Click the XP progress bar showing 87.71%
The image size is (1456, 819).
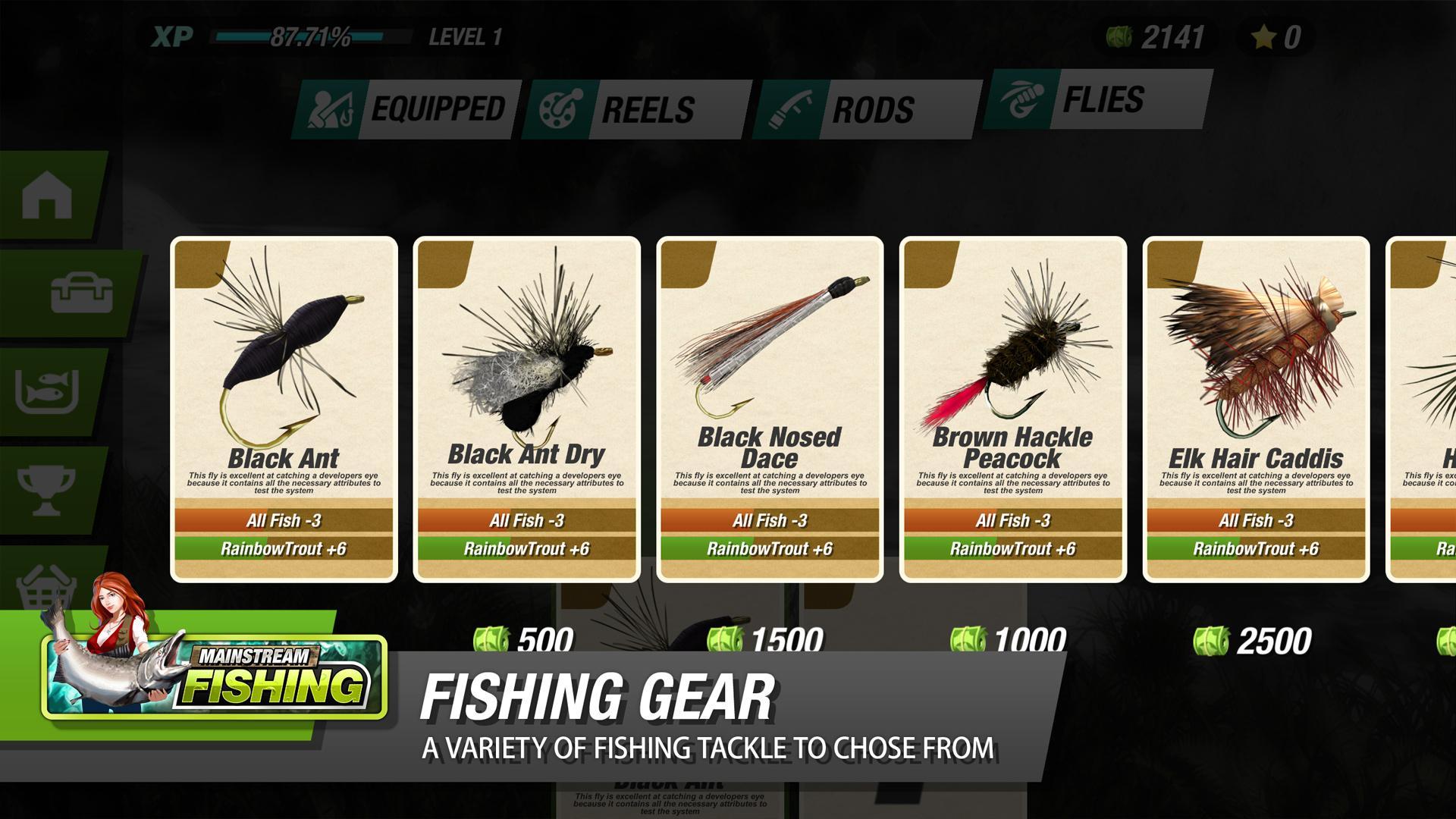pyautogui.click(x=311, y=34)
